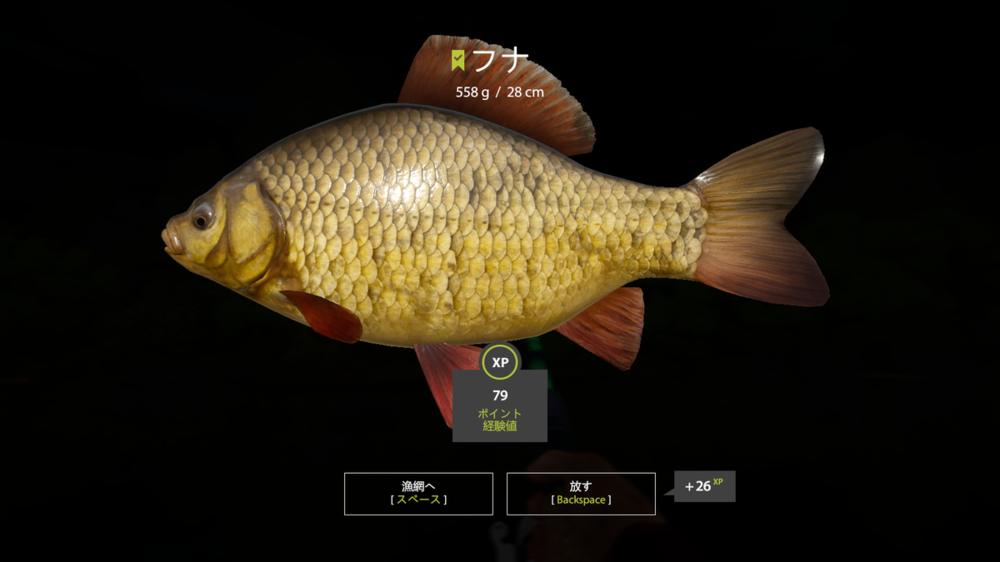Send the fish to the keepnet (漁網へ)
1000x562 pixels.
coord(418,493)
